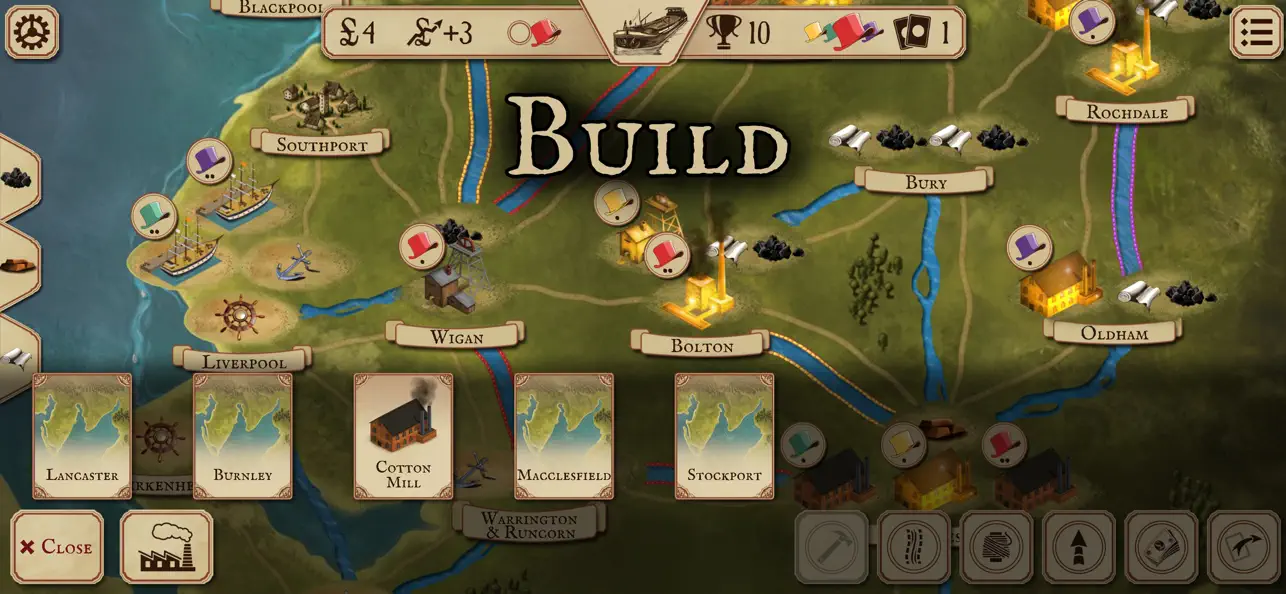Take a loan with the banknotes button
1286x594 pixels.
1162,547
